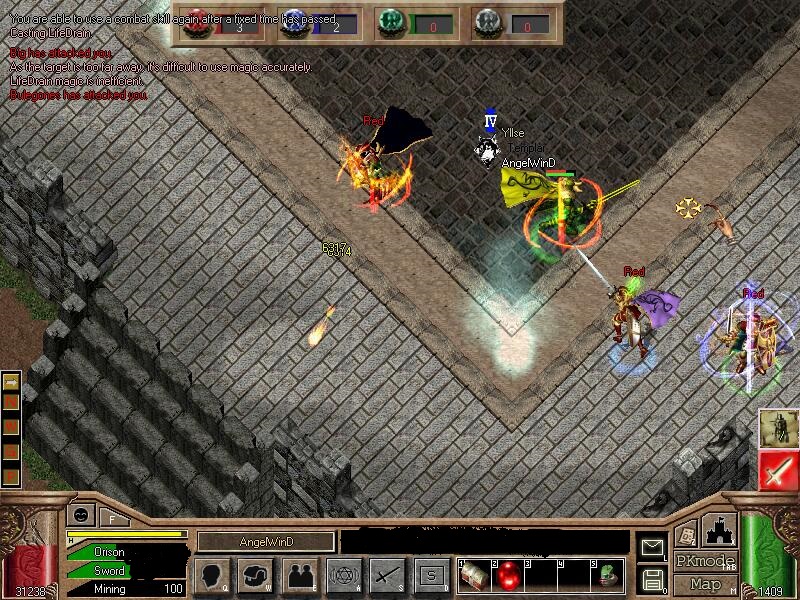
Task: Open the black castle icon
Action: point(717,531)
